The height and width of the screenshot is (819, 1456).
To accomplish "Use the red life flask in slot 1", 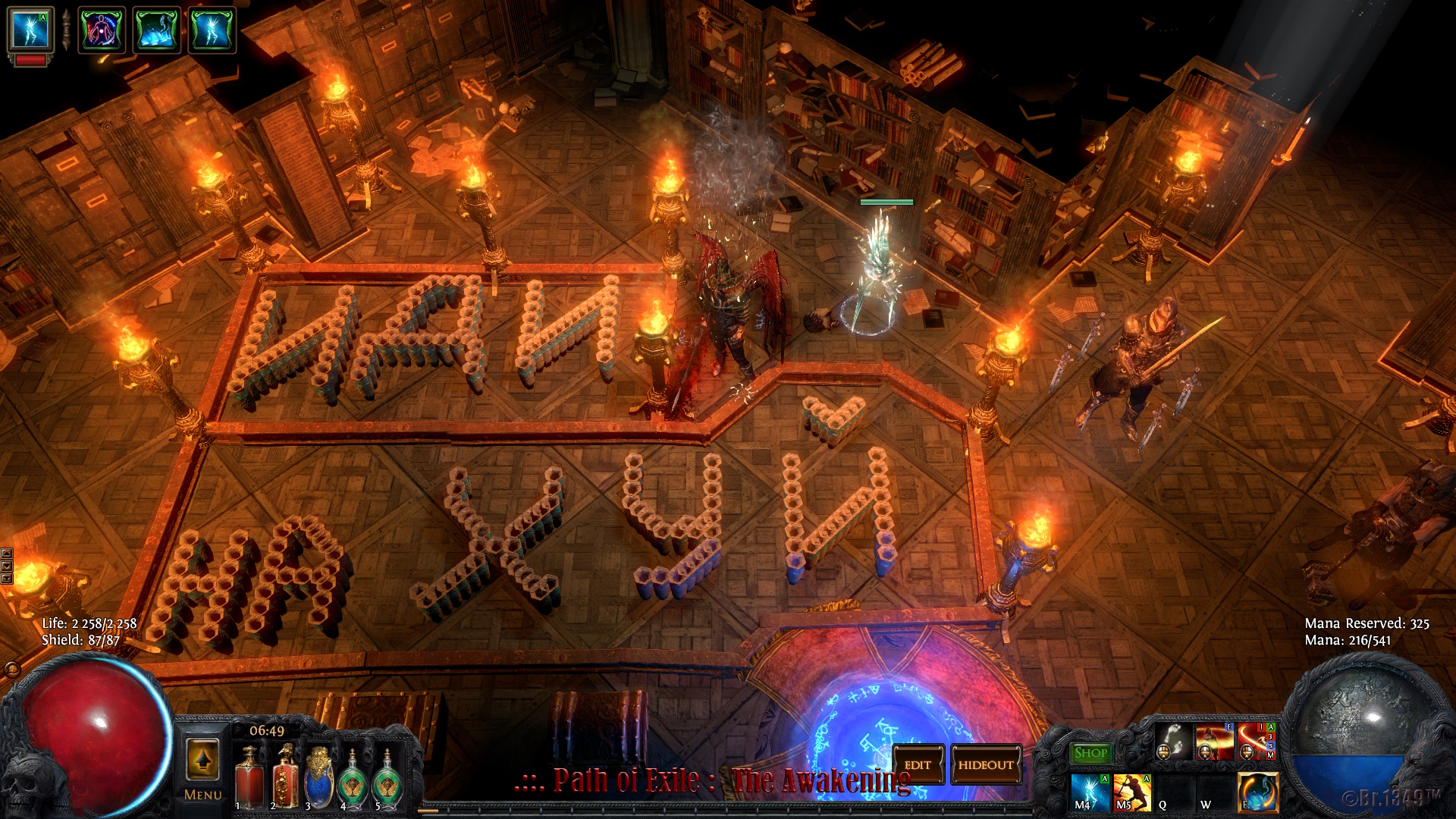I will click(249, 777).
